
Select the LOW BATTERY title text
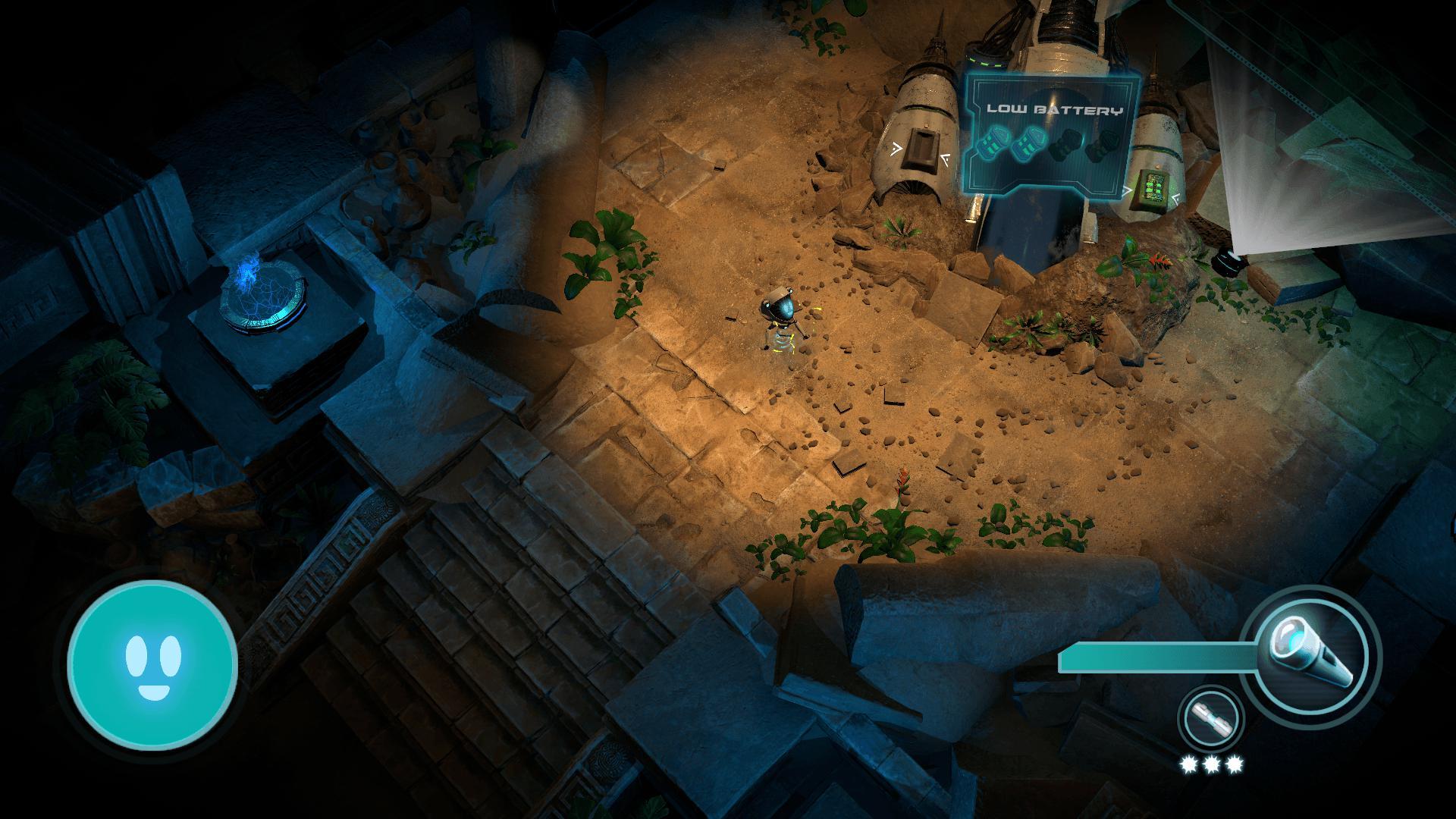[1054, 110]
